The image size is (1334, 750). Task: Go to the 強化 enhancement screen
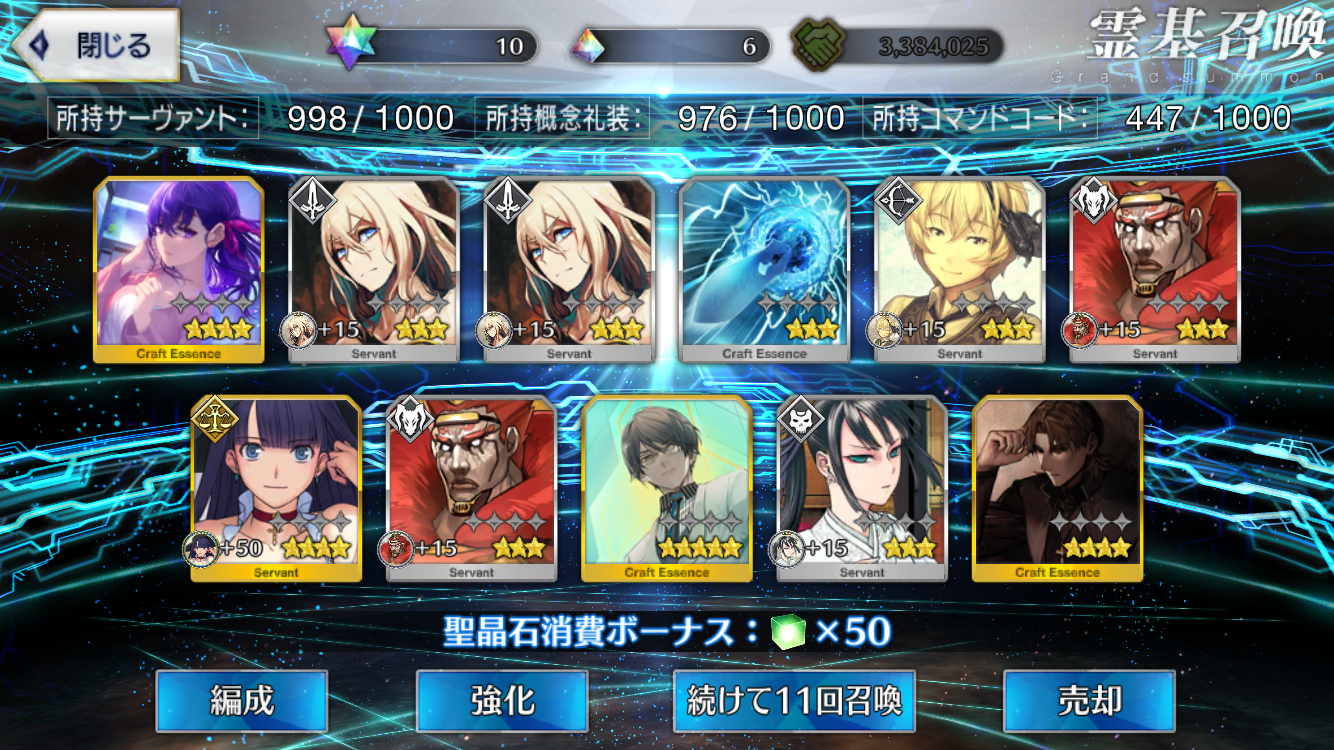502,701
